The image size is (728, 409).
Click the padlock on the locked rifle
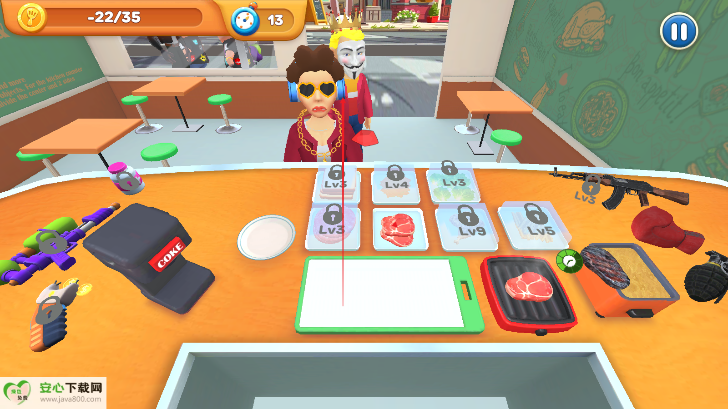[x=591, y=186]
